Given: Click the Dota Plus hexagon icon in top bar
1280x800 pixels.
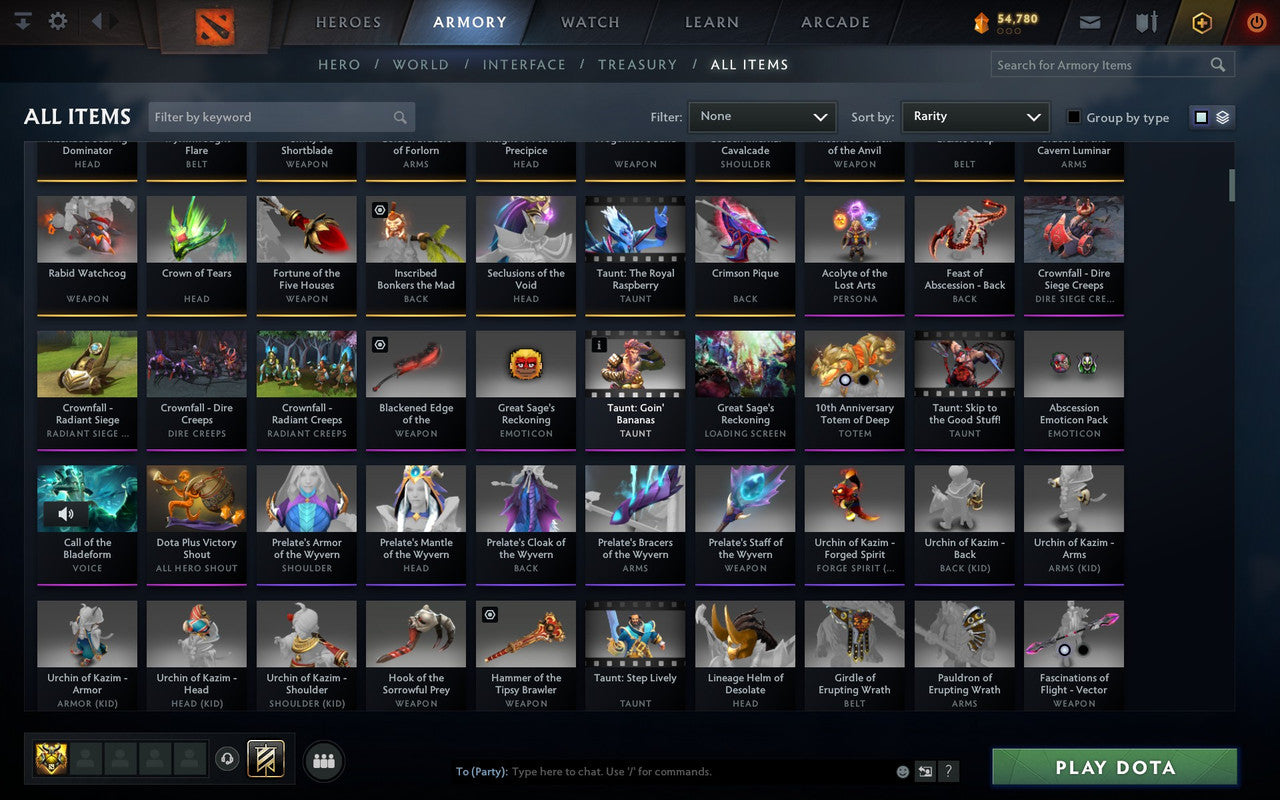Looking at the screenshot, I should point(1201,21).
